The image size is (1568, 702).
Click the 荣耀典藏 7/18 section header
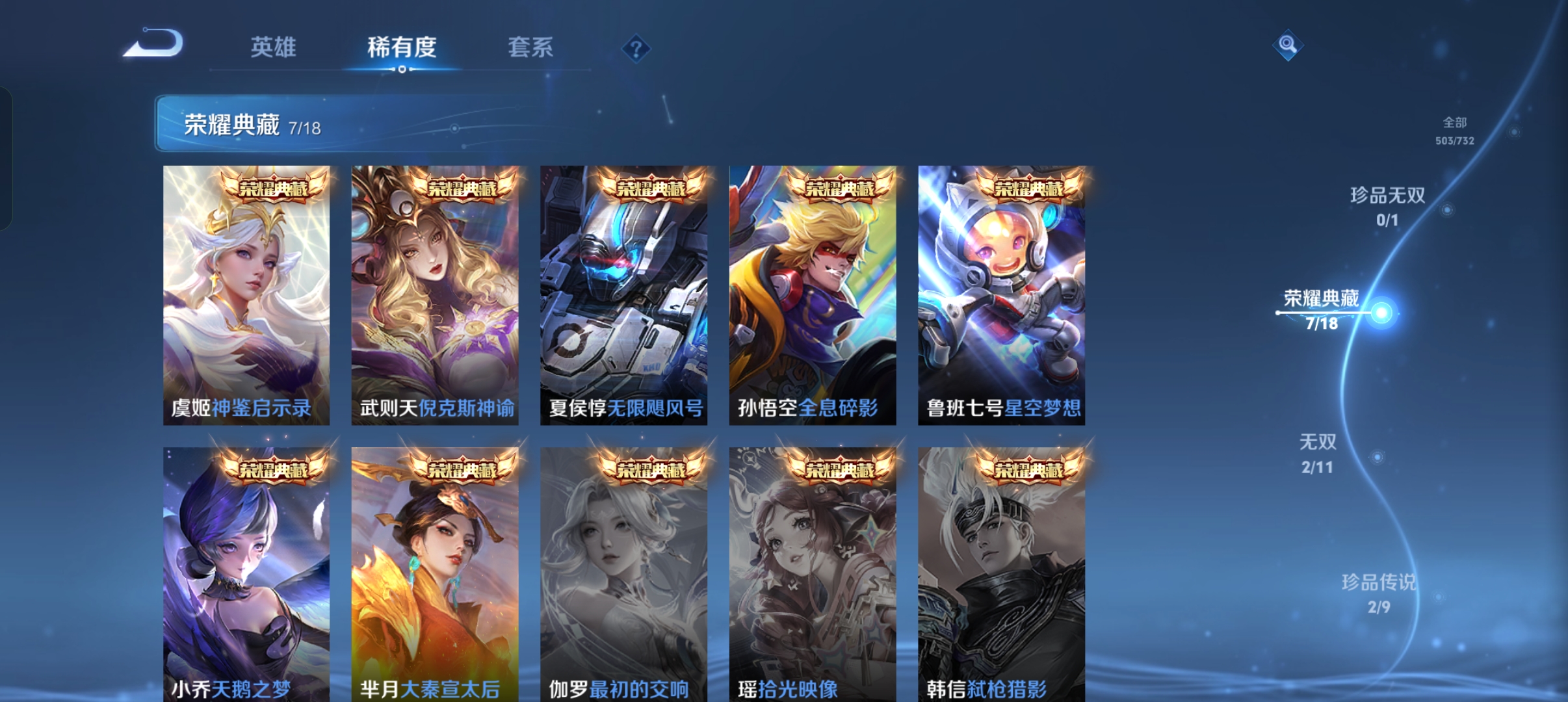pyautogui.click(x=233, y=127)
